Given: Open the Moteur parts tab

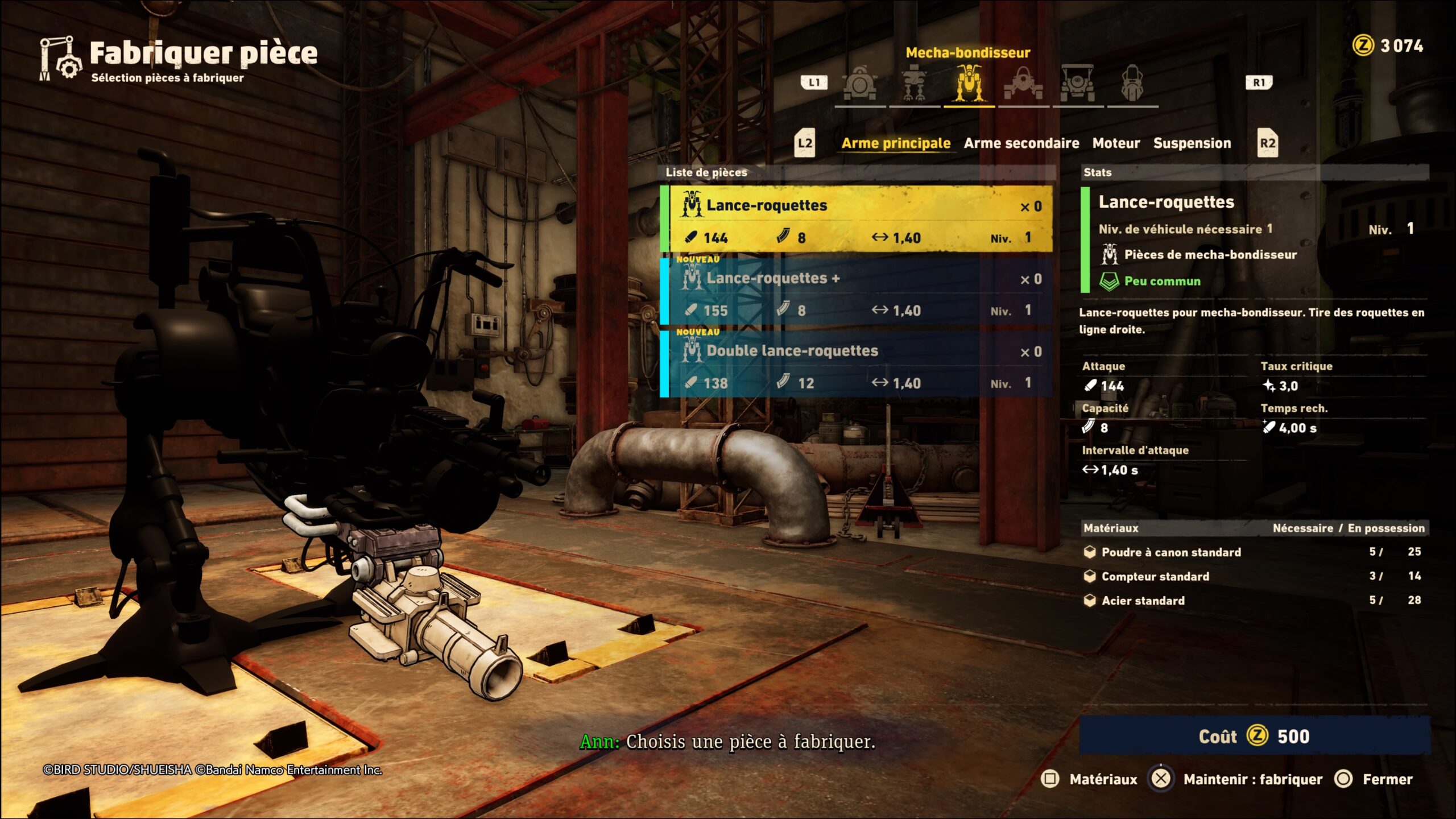Looking at the screenshot, I should coord(1116,143).
